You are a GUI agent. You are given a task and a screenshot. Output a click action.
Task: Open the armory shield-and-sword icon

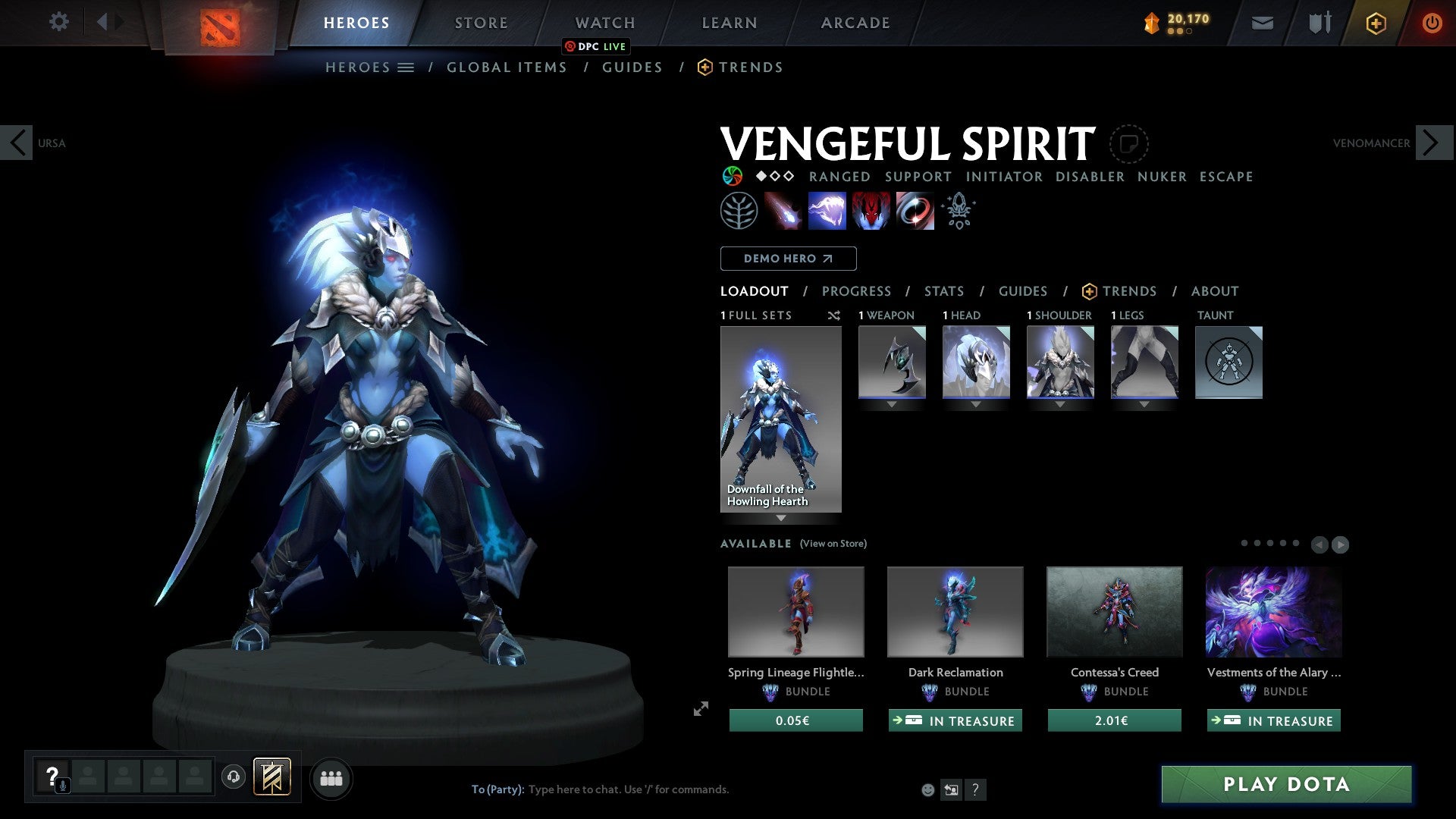click(1319, 23)
